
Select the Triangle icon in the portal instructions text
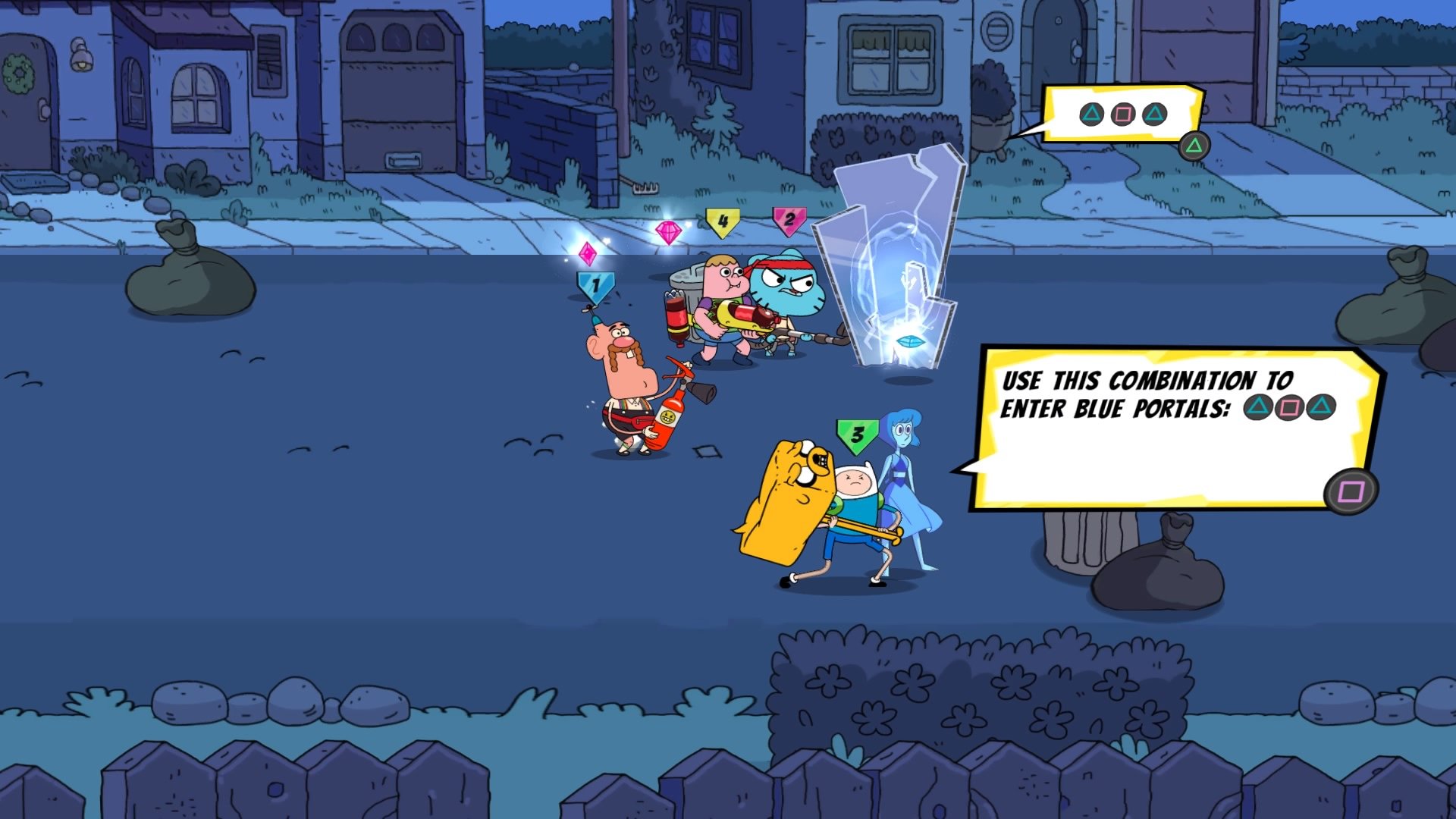pos(1257,407)
